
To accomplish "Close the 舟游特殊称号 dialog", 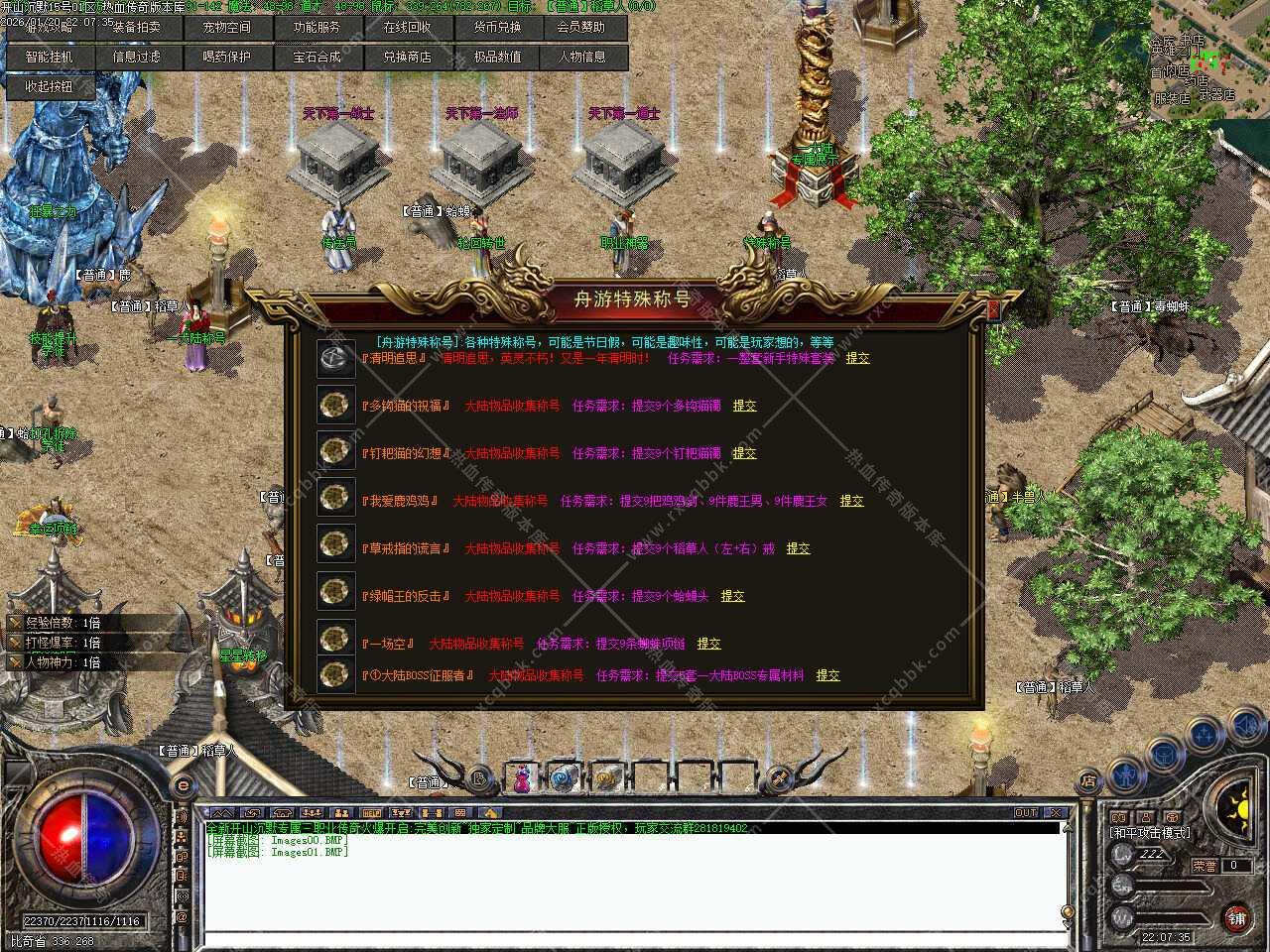I will pyautogui.click(x=993, y=309).
